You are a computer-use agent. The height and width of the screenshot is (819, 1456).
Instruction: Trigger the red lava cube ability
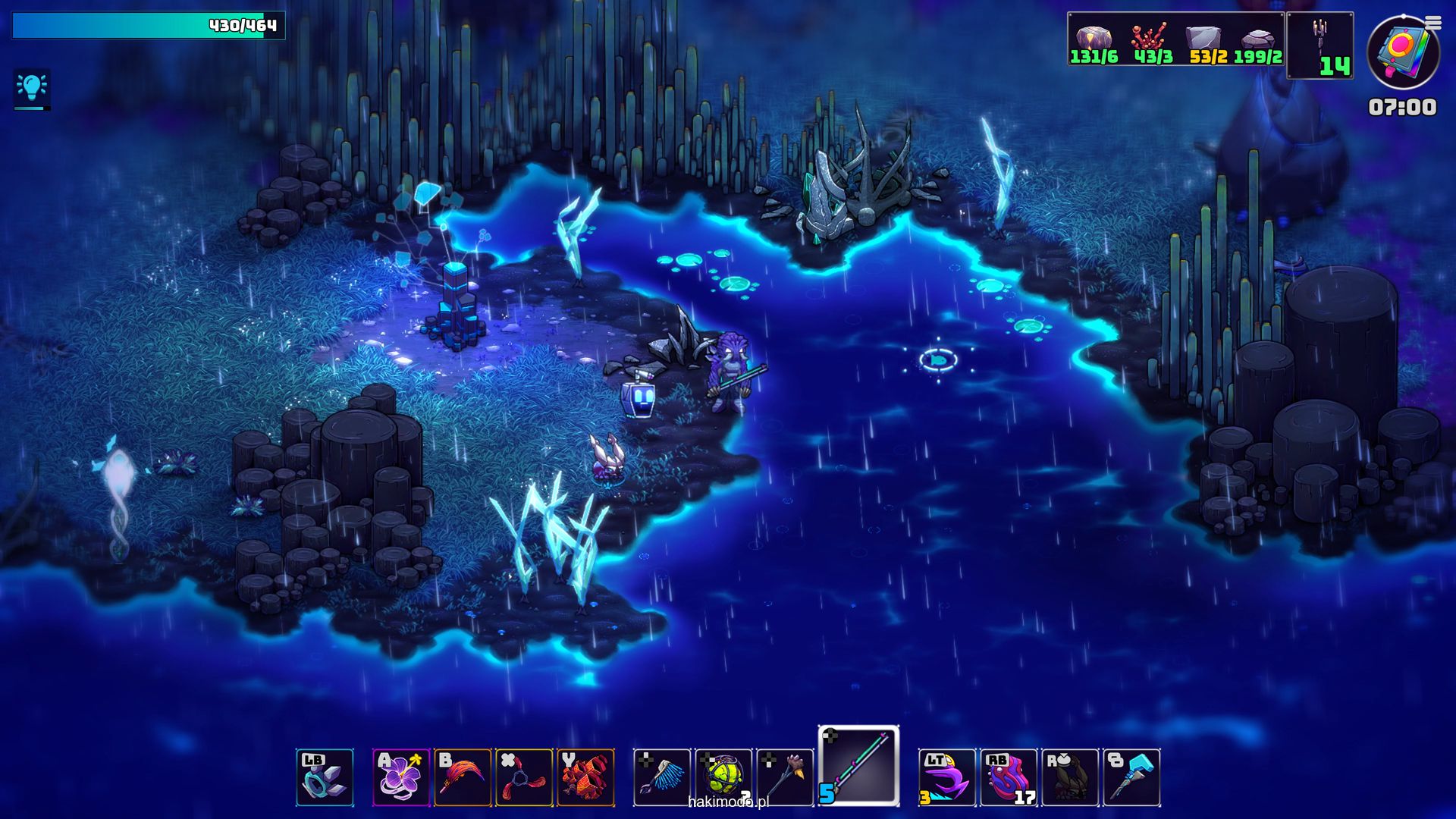point(585,777)
